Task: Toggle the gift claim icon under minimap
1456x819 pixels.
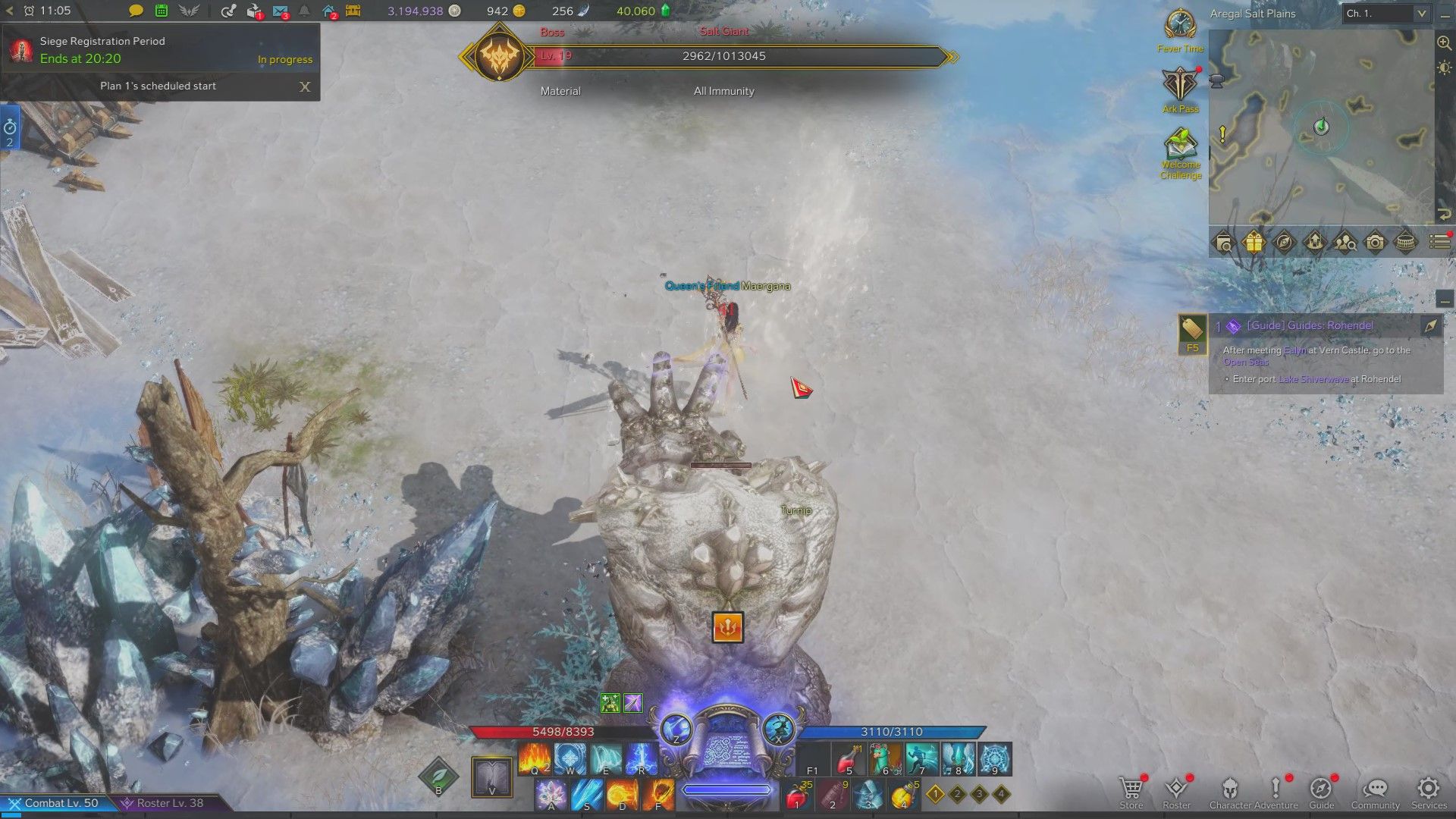Action: point(1254,242)
